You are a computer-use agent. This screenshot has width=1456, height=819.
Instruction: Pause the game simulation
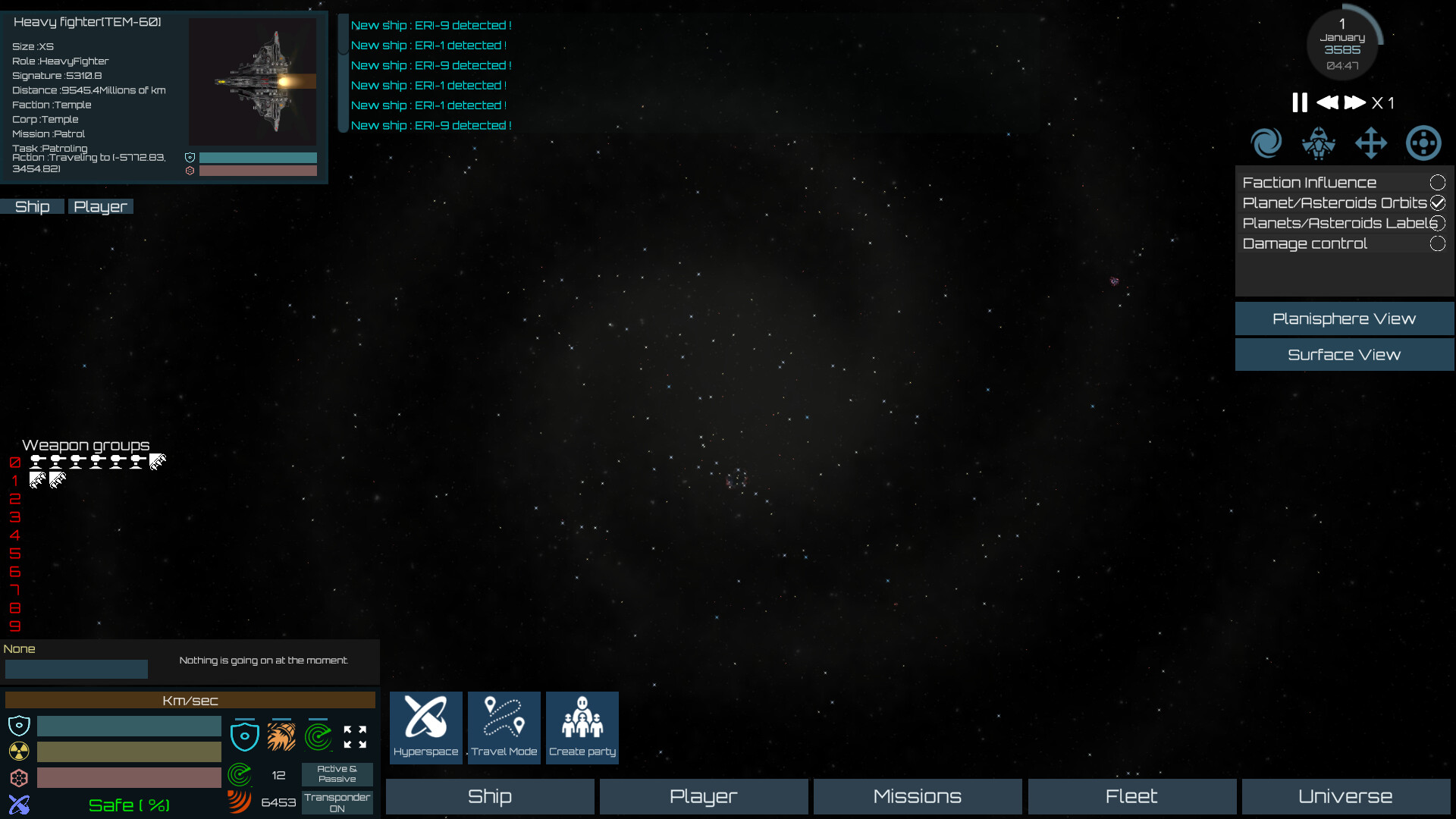click(x=1298, y=102)
